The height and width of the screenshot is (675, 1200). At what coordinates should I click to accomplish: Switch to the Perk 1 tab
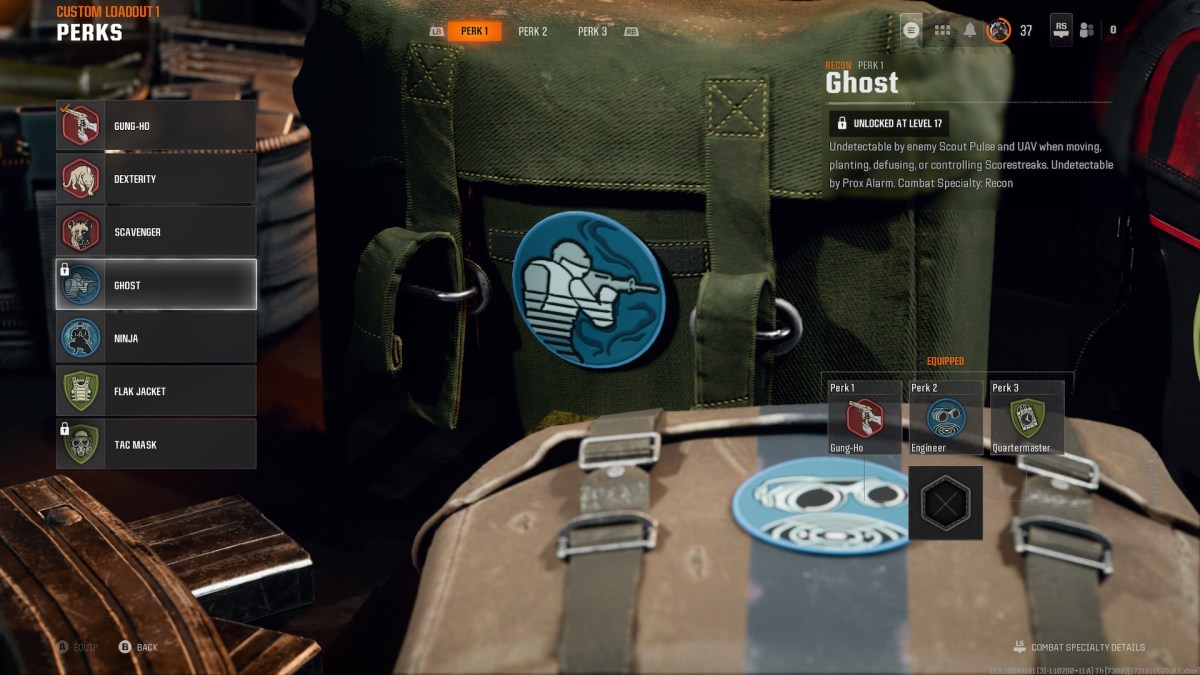[474, 31]
